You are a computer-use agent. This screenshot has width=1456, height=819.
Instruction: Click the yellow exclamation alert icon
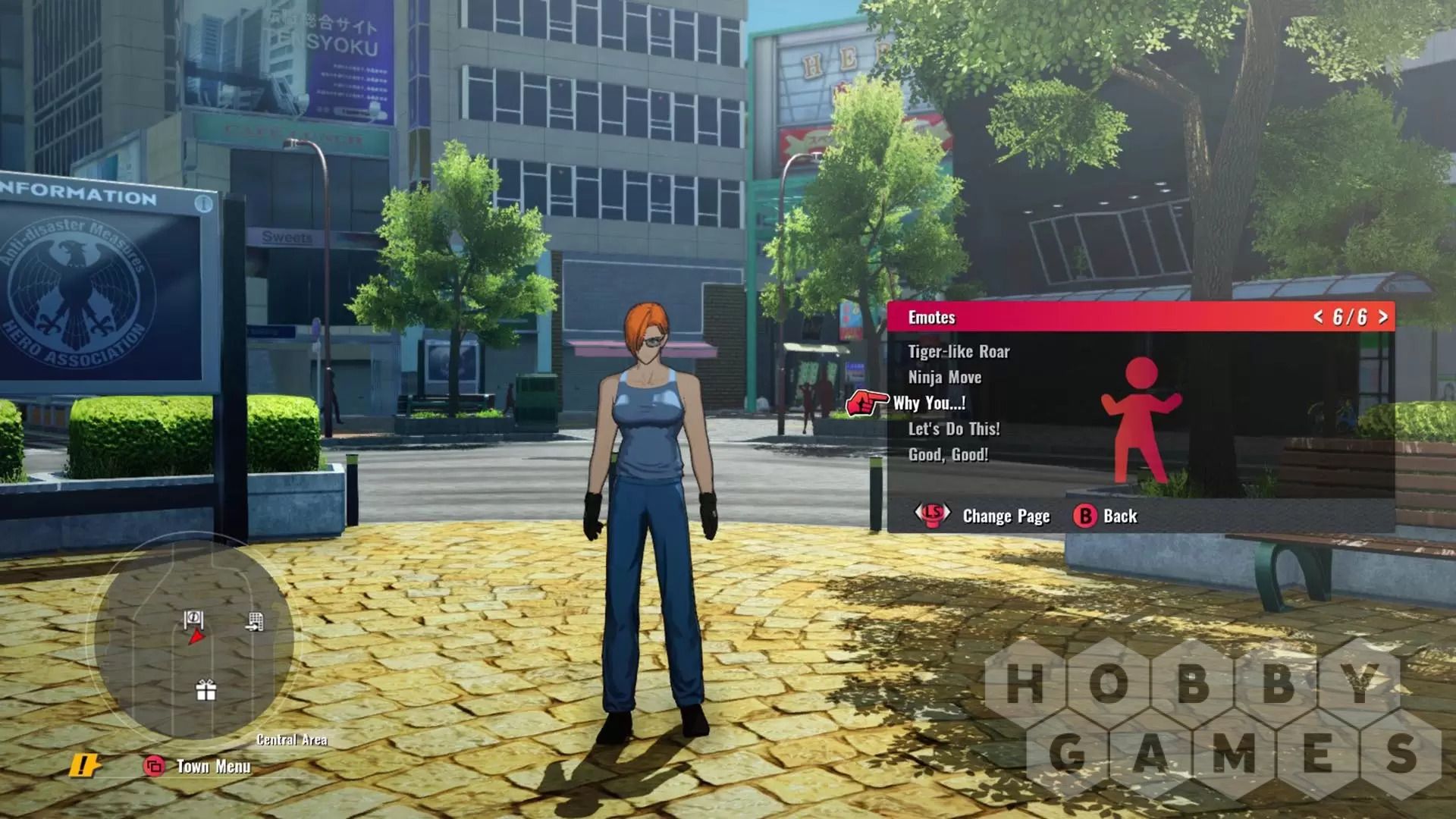[84, 766]
